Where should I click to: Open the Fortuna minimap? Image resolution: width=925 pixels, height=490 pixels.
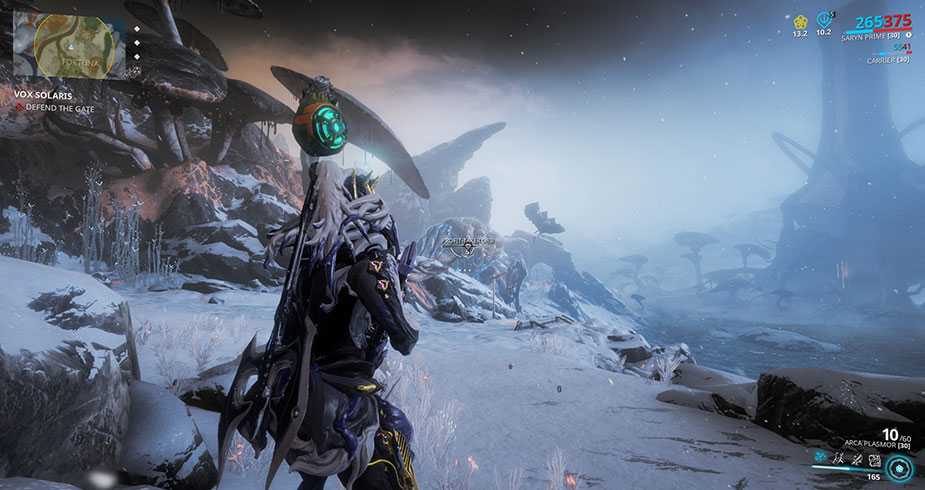(x=69, y=45)
